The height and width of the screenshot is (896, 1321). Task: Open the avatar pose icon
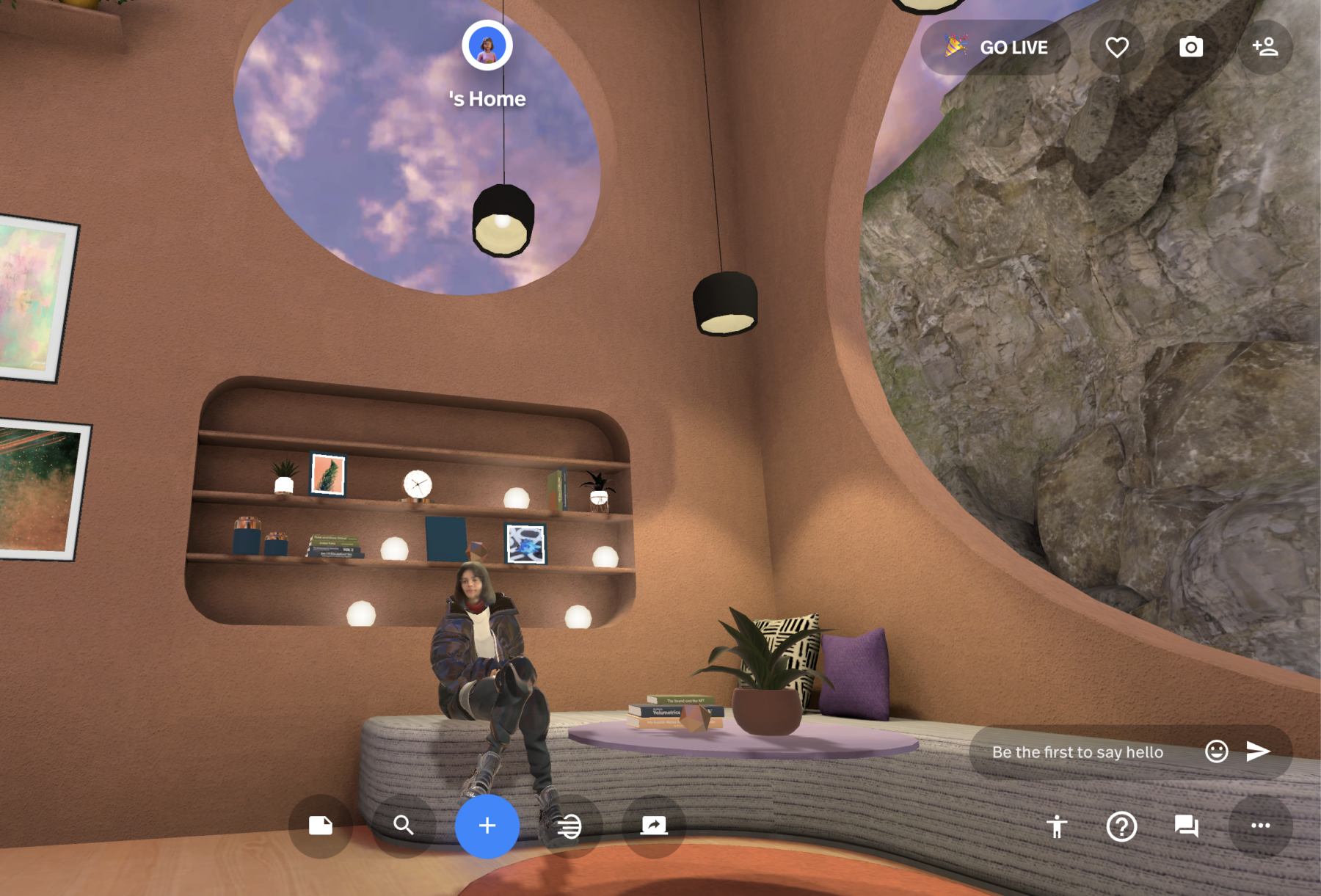(x=1057, y=826)
